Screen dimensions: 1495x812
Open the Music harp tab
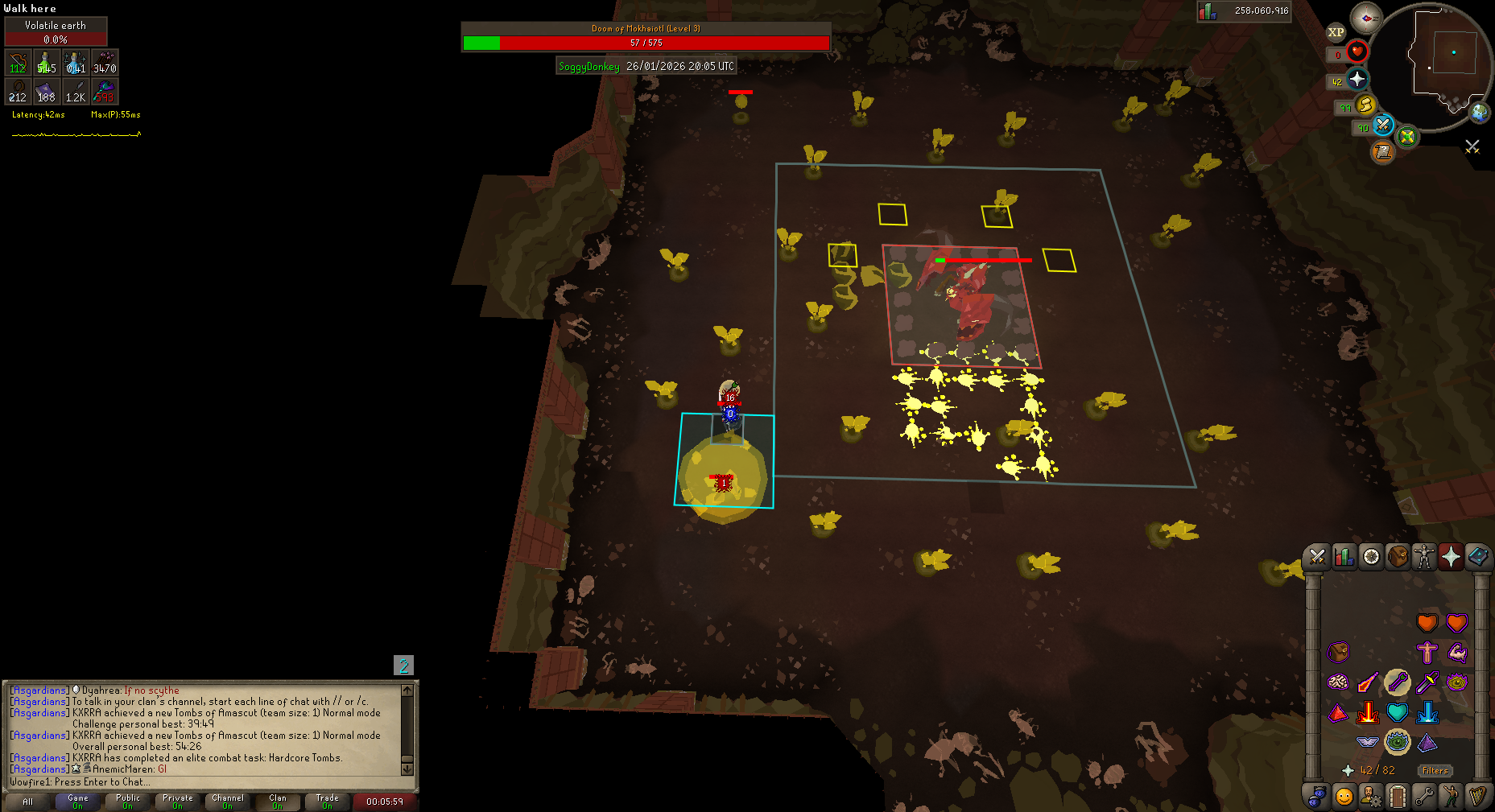(1477, 797)
